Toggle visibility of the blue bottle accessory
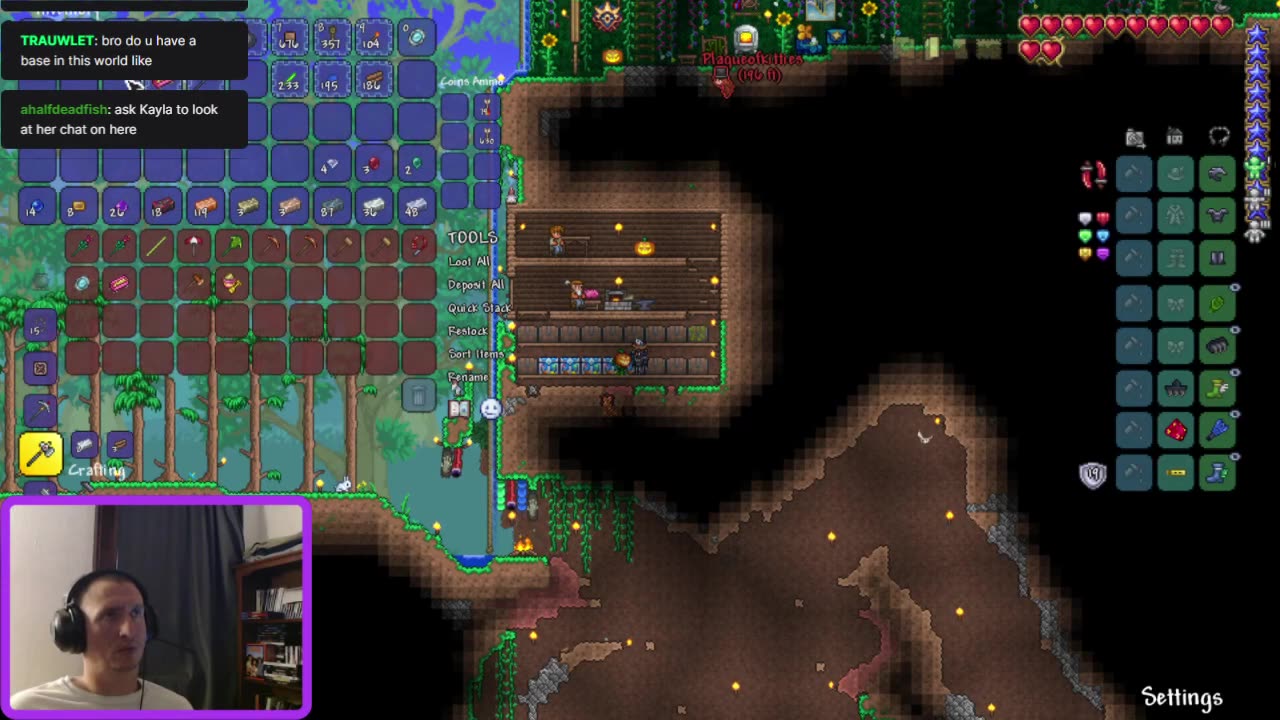 pos(1237,412)
